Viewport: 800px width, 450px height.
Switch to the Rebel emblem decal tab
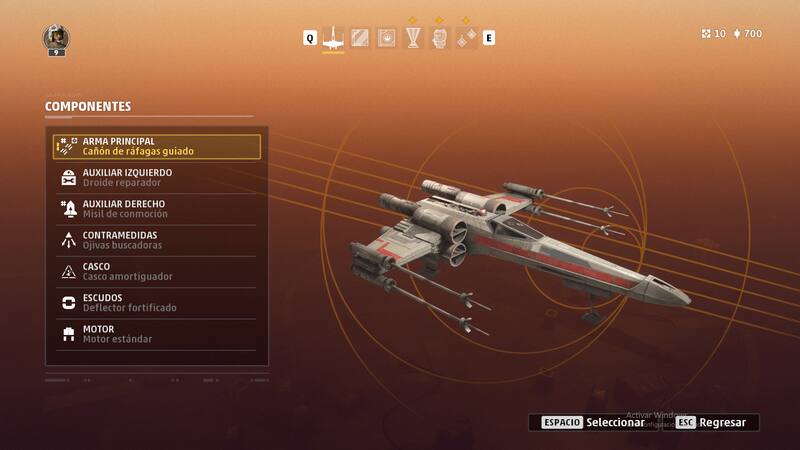pos(386,38)
